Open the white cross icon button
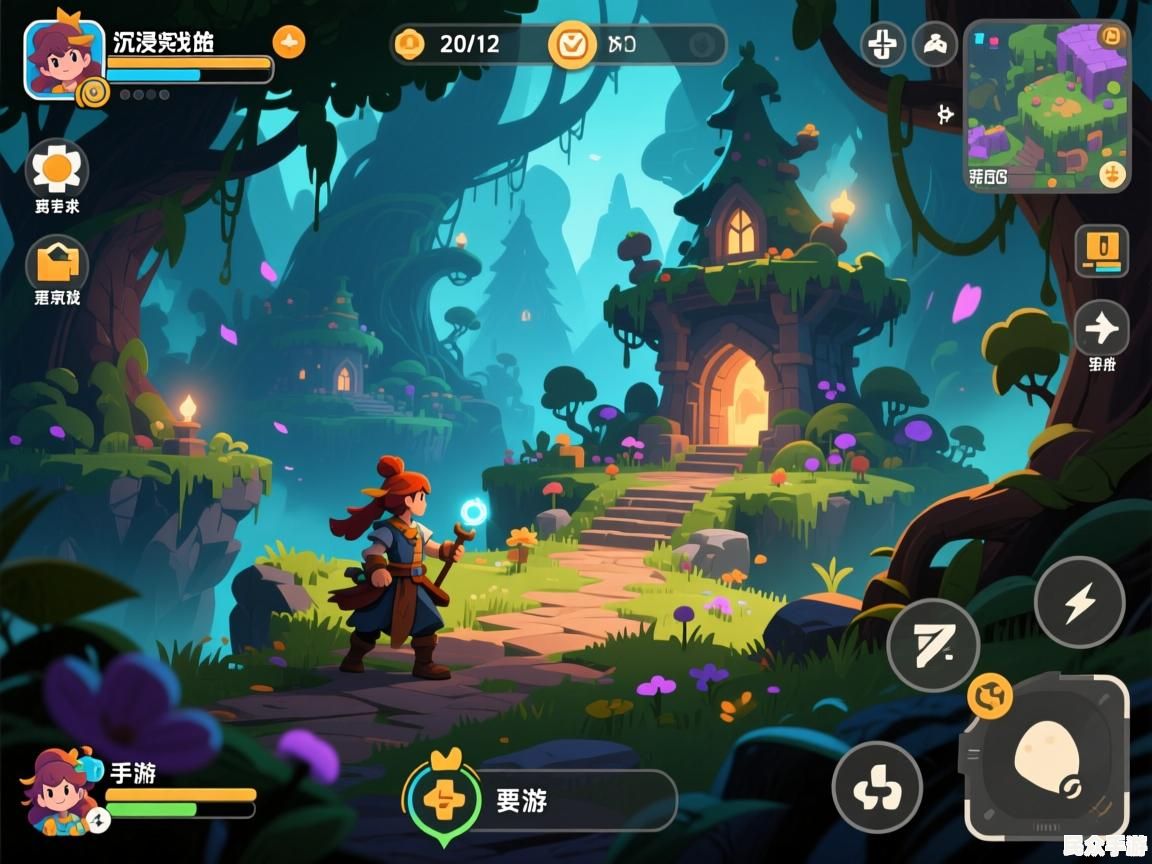This screenshot has width=1152, height=864. (883, 45)
